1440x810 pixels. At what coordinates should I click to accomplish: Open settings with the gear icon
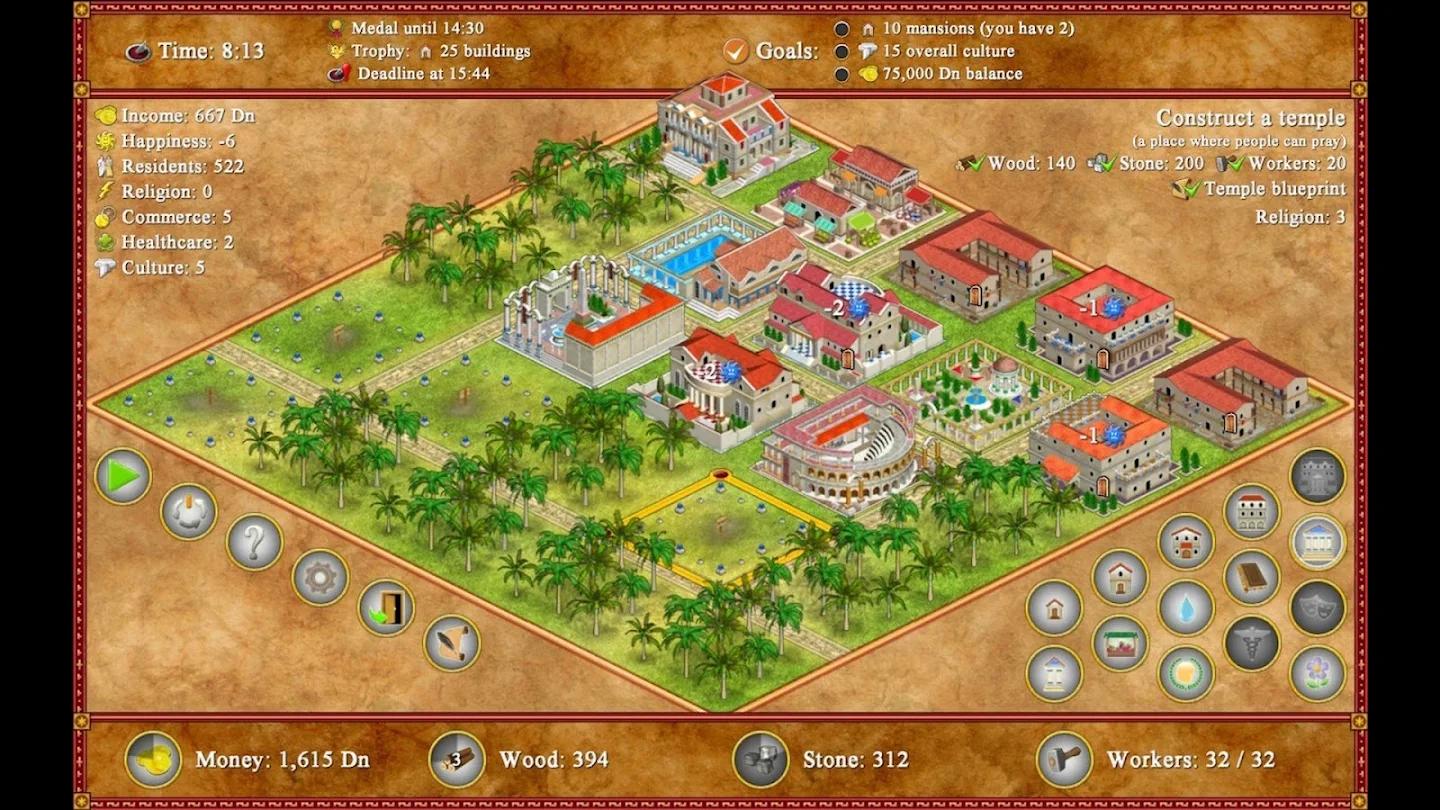320,578
